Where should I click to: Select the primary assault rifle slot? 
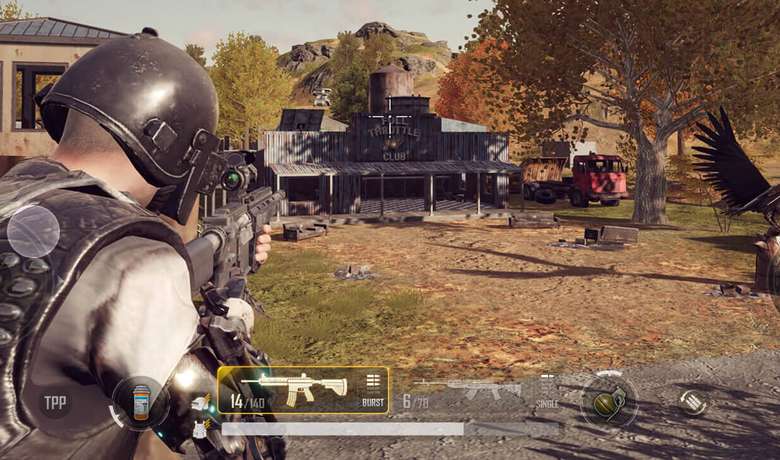pos(293,388)
